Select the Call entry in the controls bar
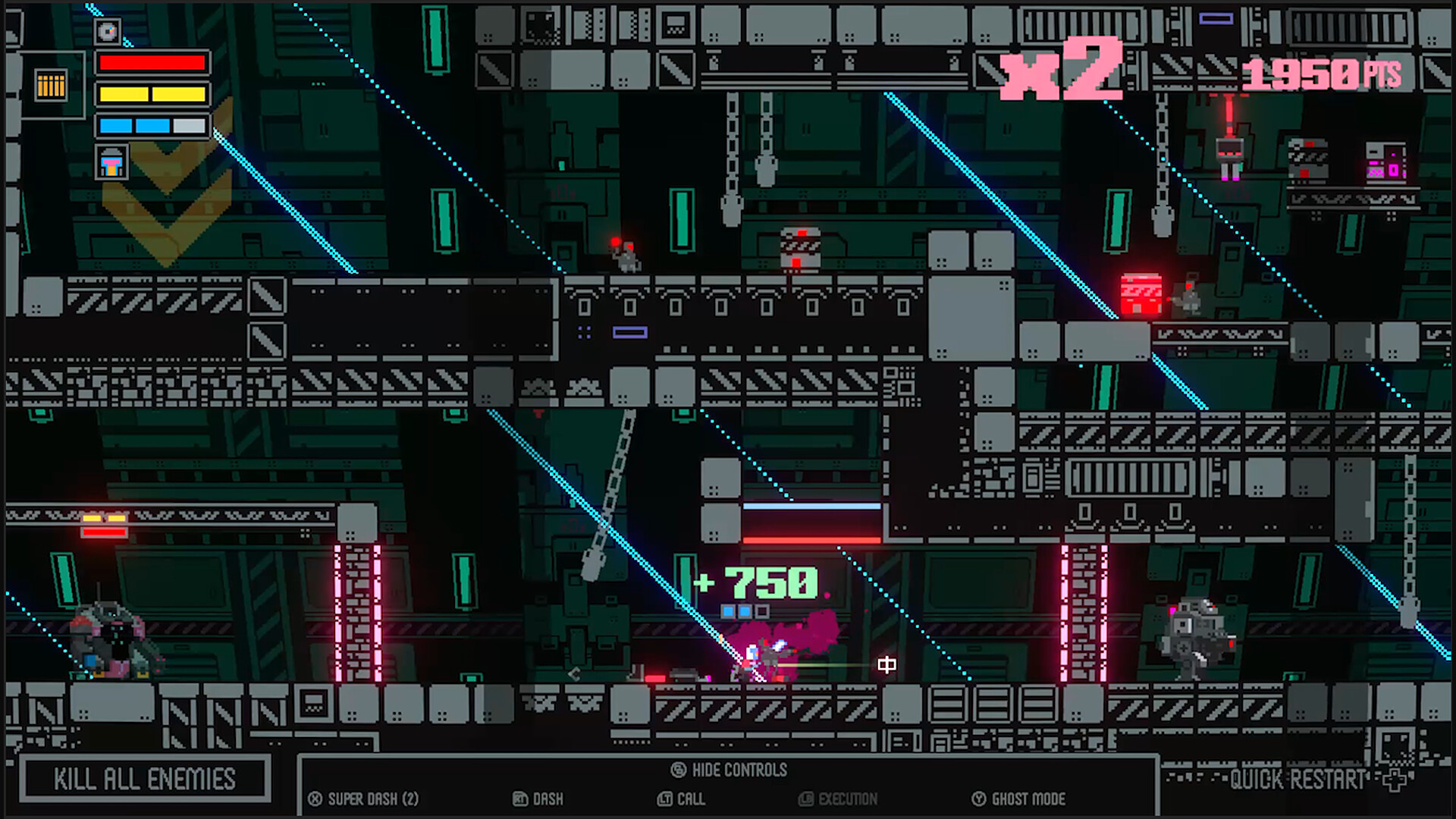 point(691,799)
